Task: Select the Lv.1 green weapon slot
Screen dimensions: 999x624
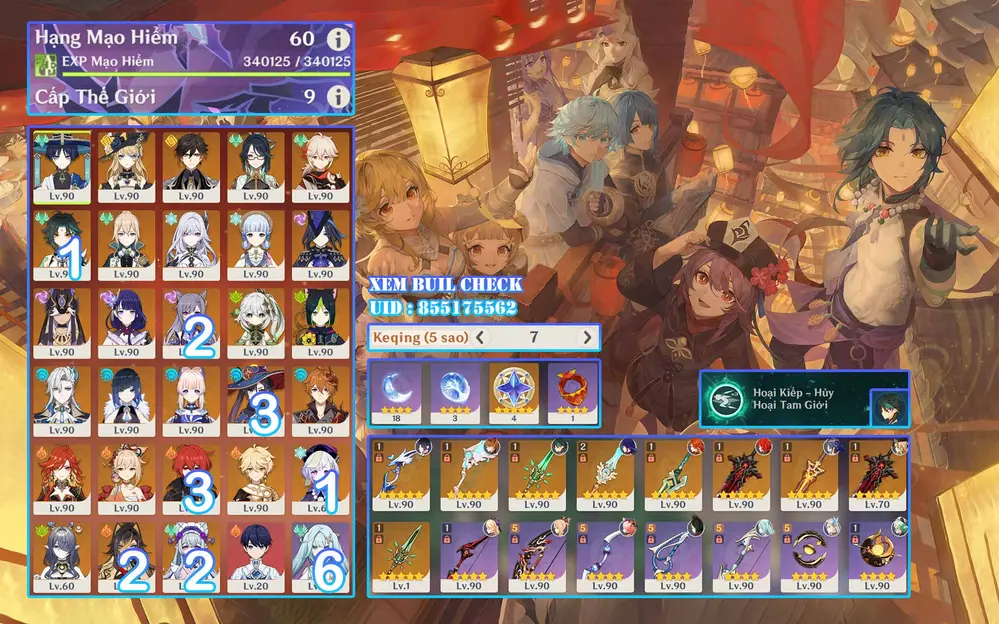Action: tap(401, 555)
